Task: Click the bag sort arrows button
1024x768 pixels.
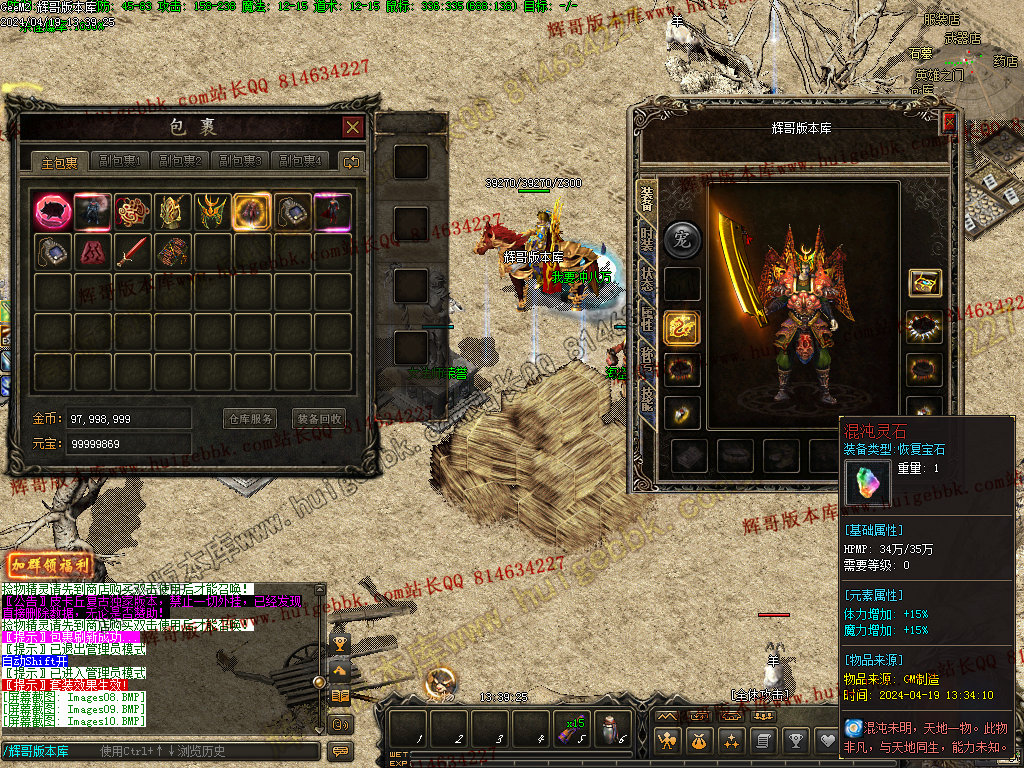Action: [x=351, y=161]
